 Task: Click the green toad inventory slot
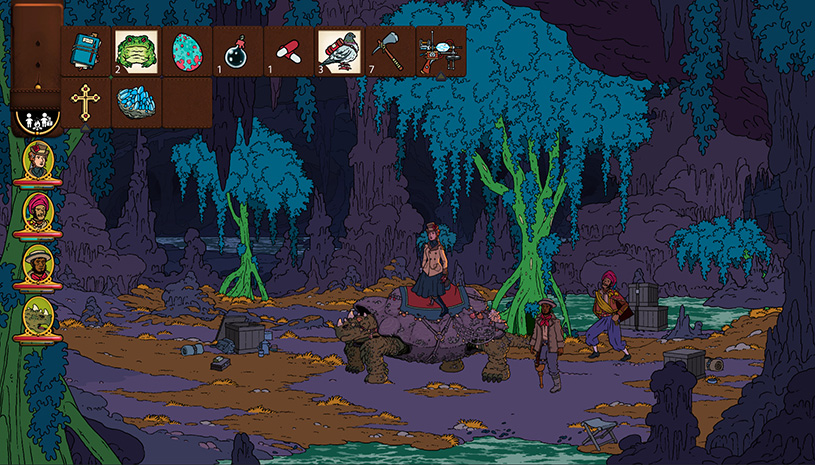coord(137,50)
